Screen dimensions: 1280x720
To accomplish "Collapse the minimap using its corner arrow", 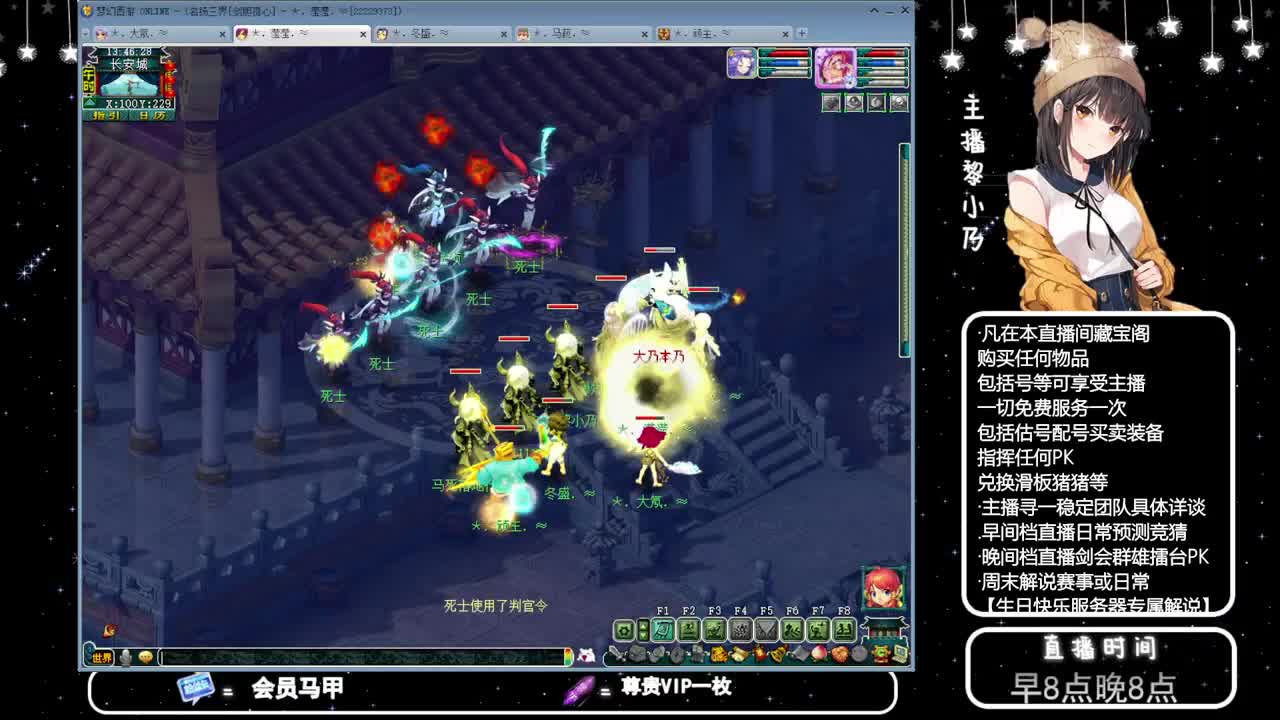I will [89, 101].
